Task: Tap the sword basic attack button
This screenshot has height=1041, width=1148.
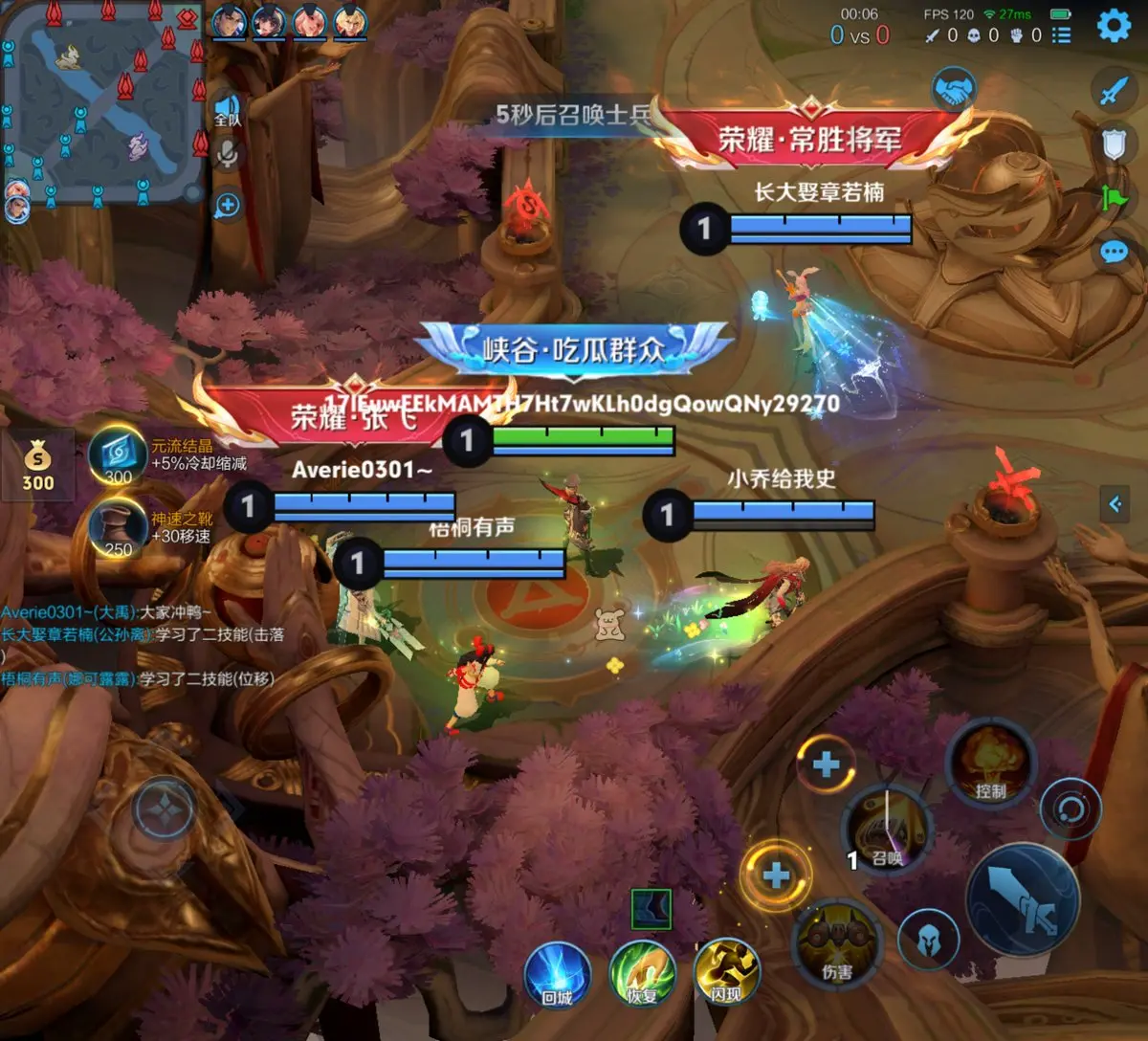Action: click(x=1023, y=901)
